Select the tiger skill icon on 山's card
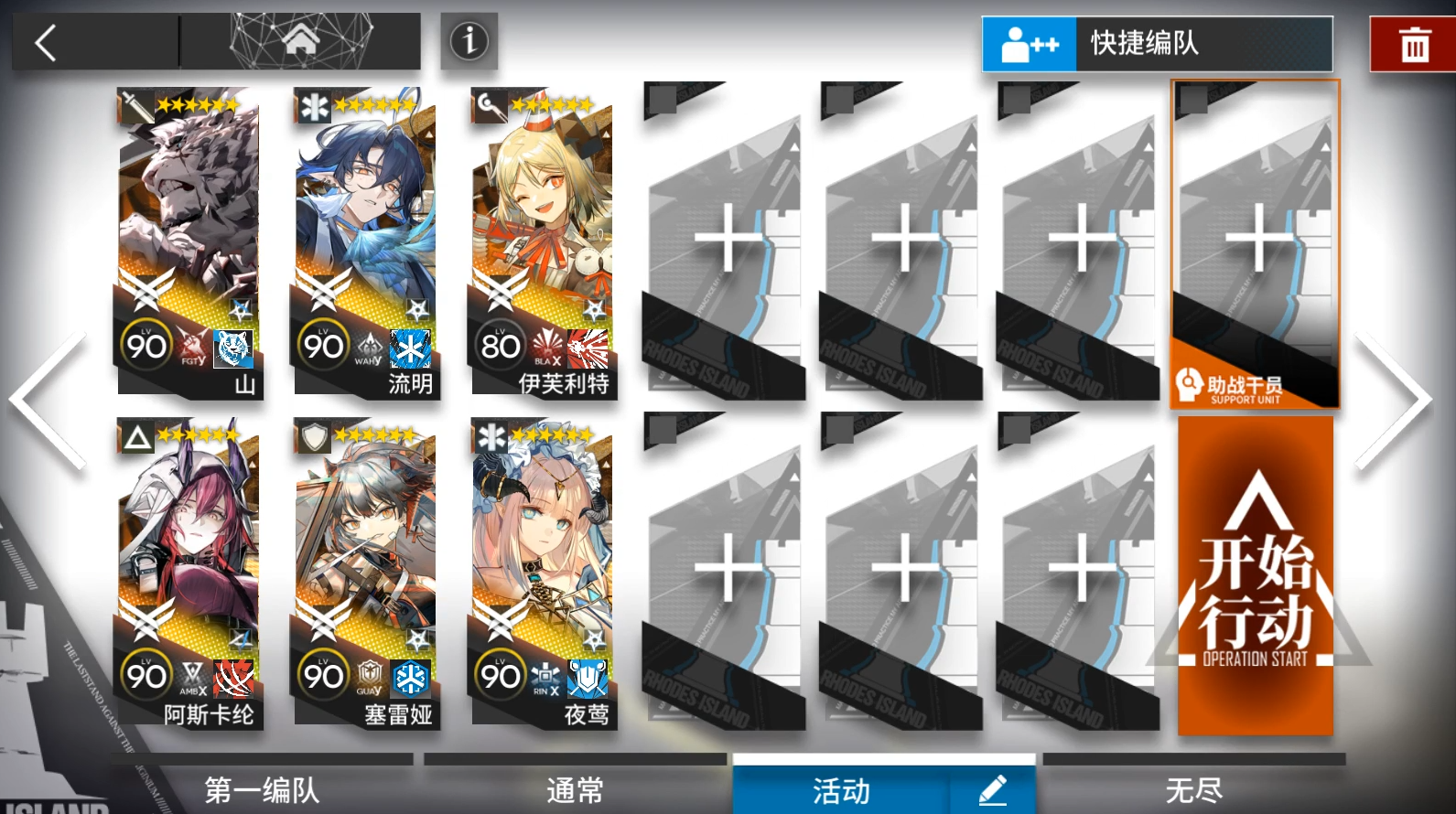This screenshot has height=814, width=1456. [x=232, y=348]
